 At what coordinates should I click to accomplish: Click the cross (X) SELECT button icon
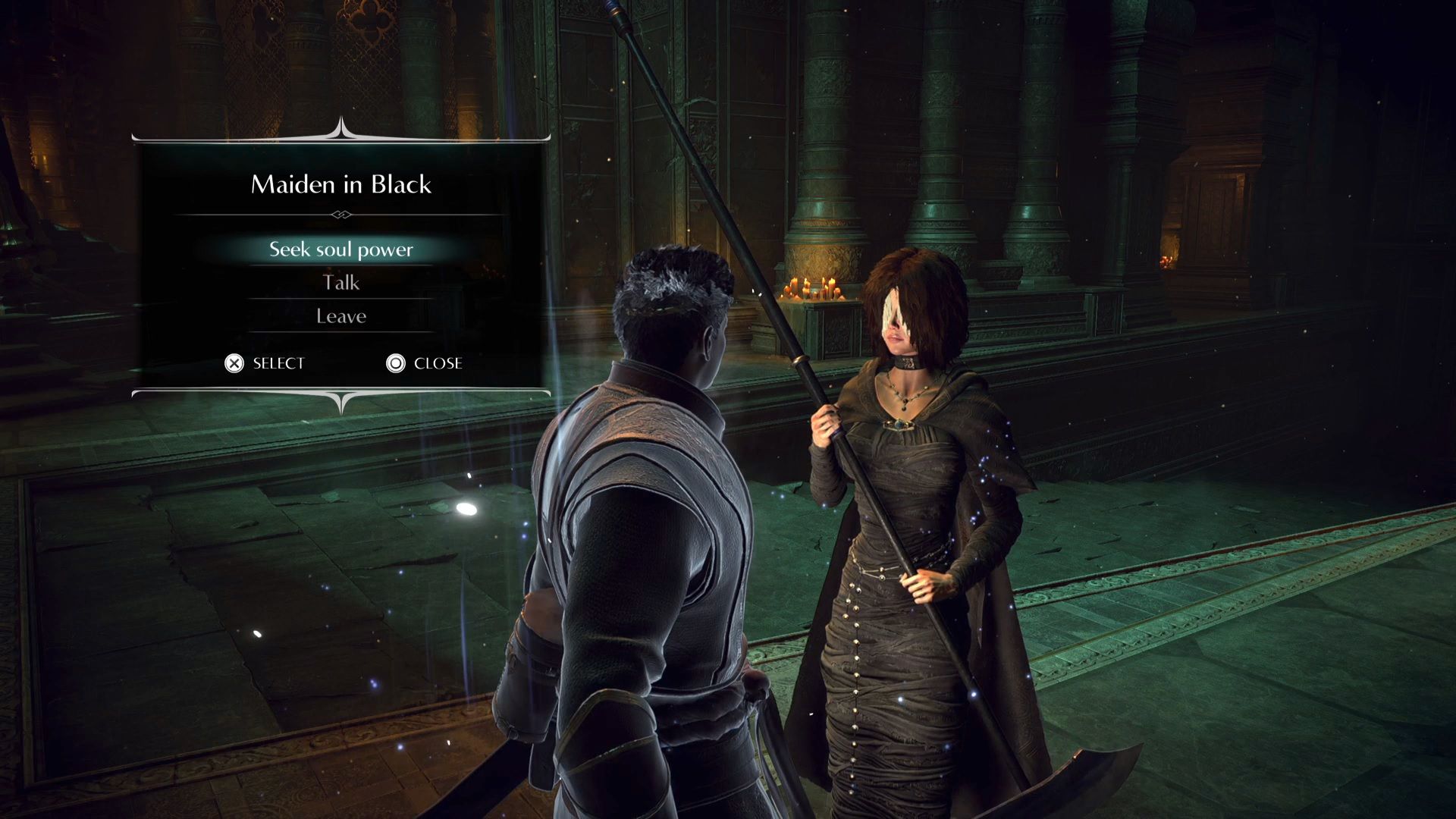(236, 364)
